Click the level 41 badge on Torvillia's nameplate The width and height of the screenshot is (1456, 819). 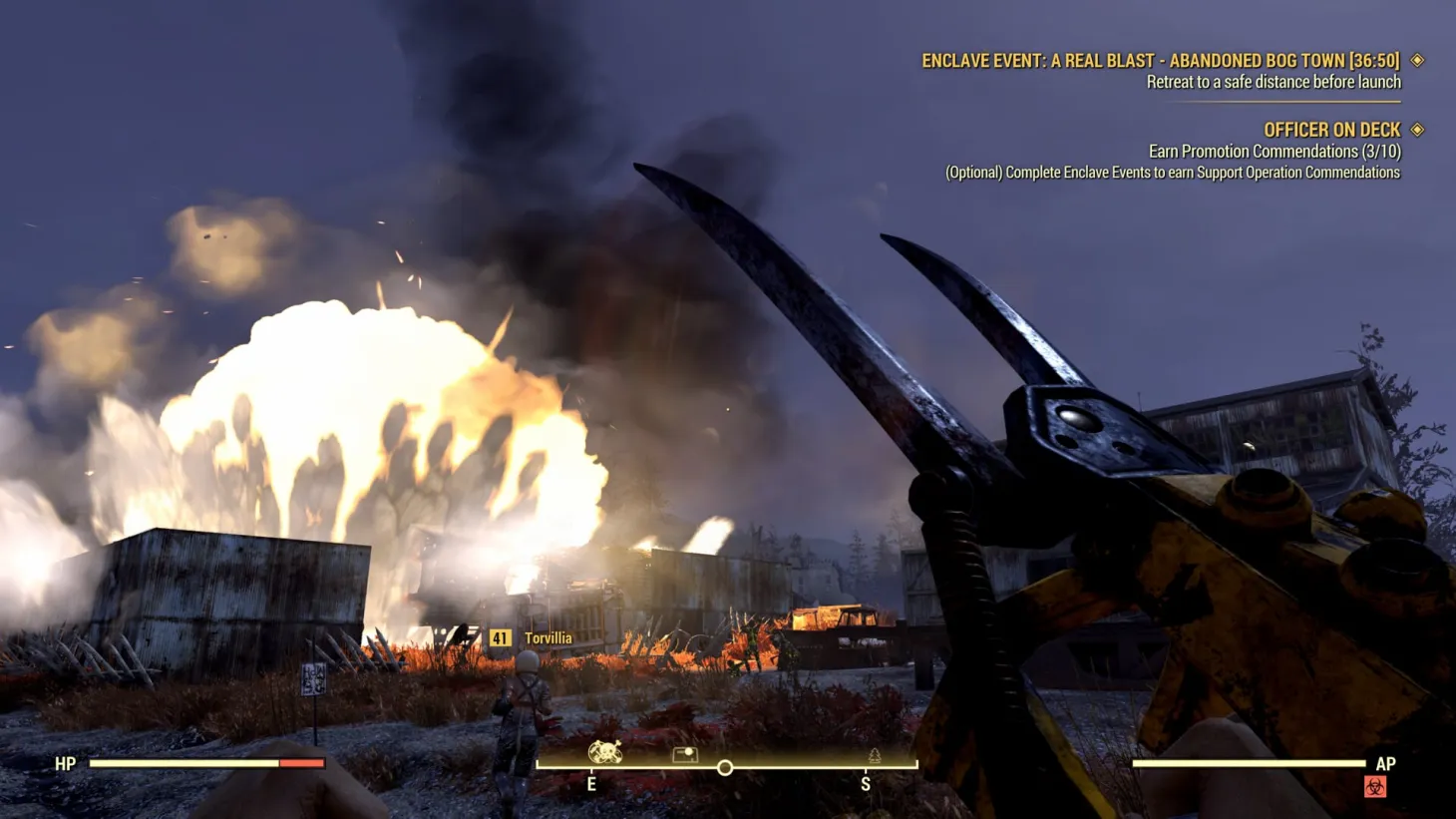501,636
